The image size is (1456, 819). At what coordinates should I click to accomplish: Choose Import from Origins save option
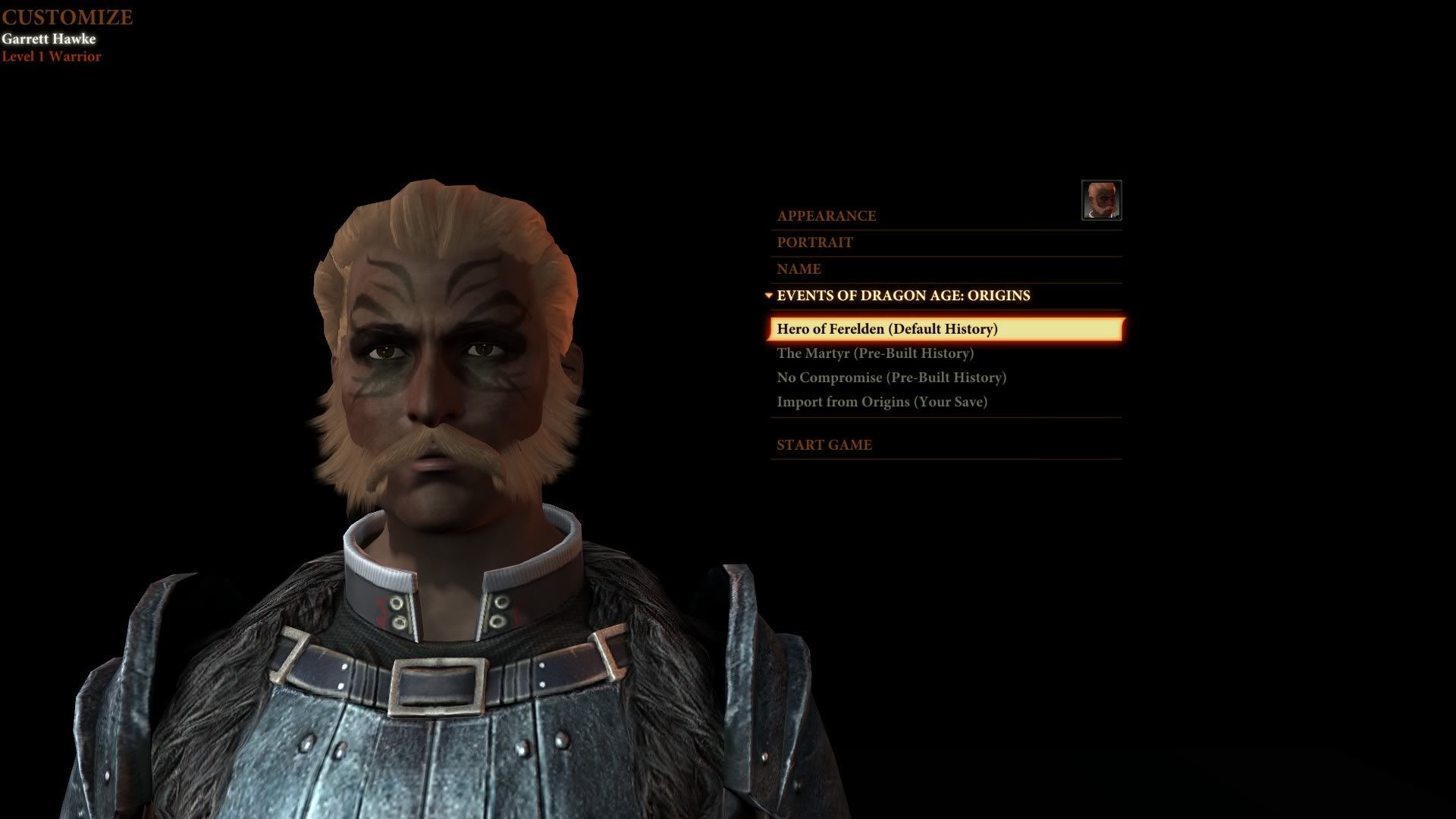coord(882,402)
